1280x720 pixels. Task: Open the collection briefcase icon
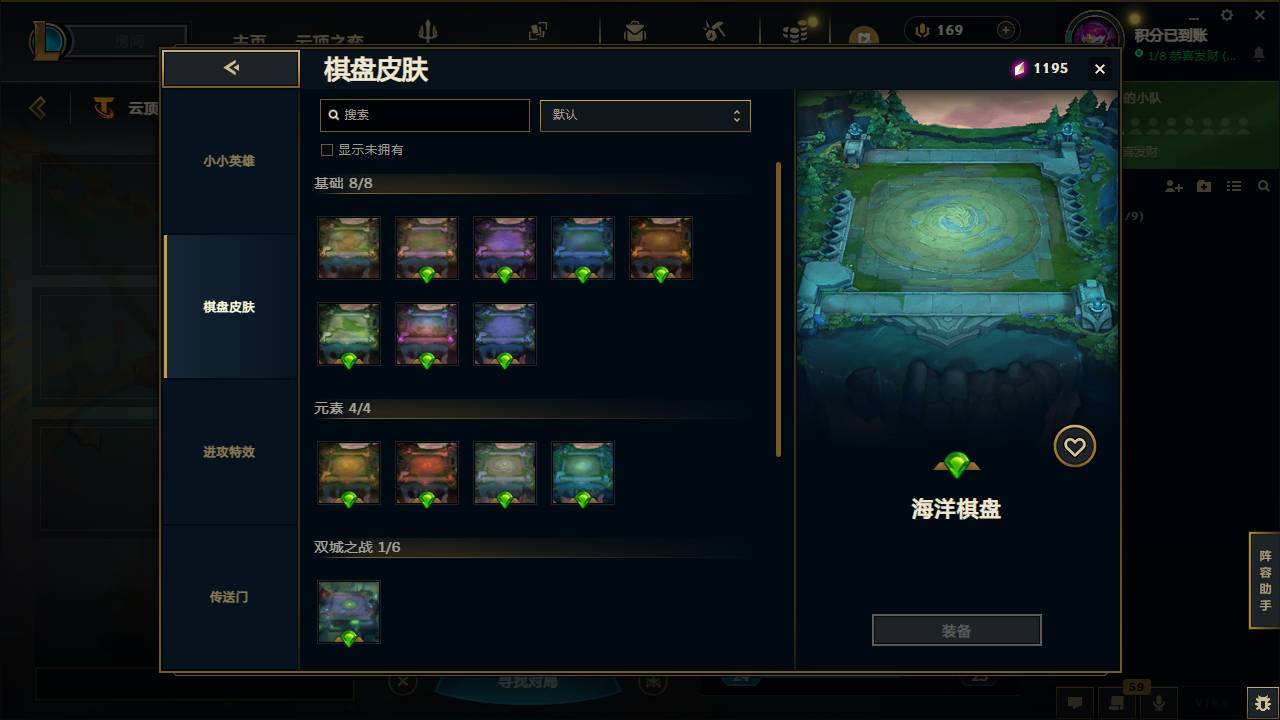click(x=636, y=30)
